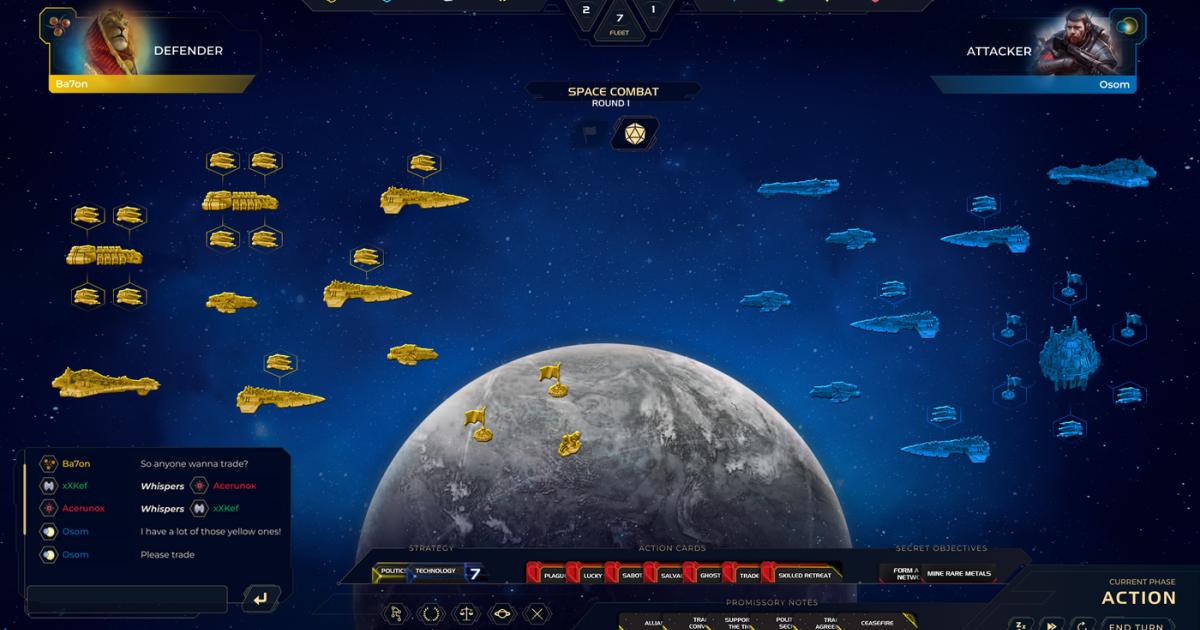Image resolution: width=1200 pixels, height=630 pixels.
Task: Activate the crossed swords toolbar icon
Action: (x=537, y=613)
